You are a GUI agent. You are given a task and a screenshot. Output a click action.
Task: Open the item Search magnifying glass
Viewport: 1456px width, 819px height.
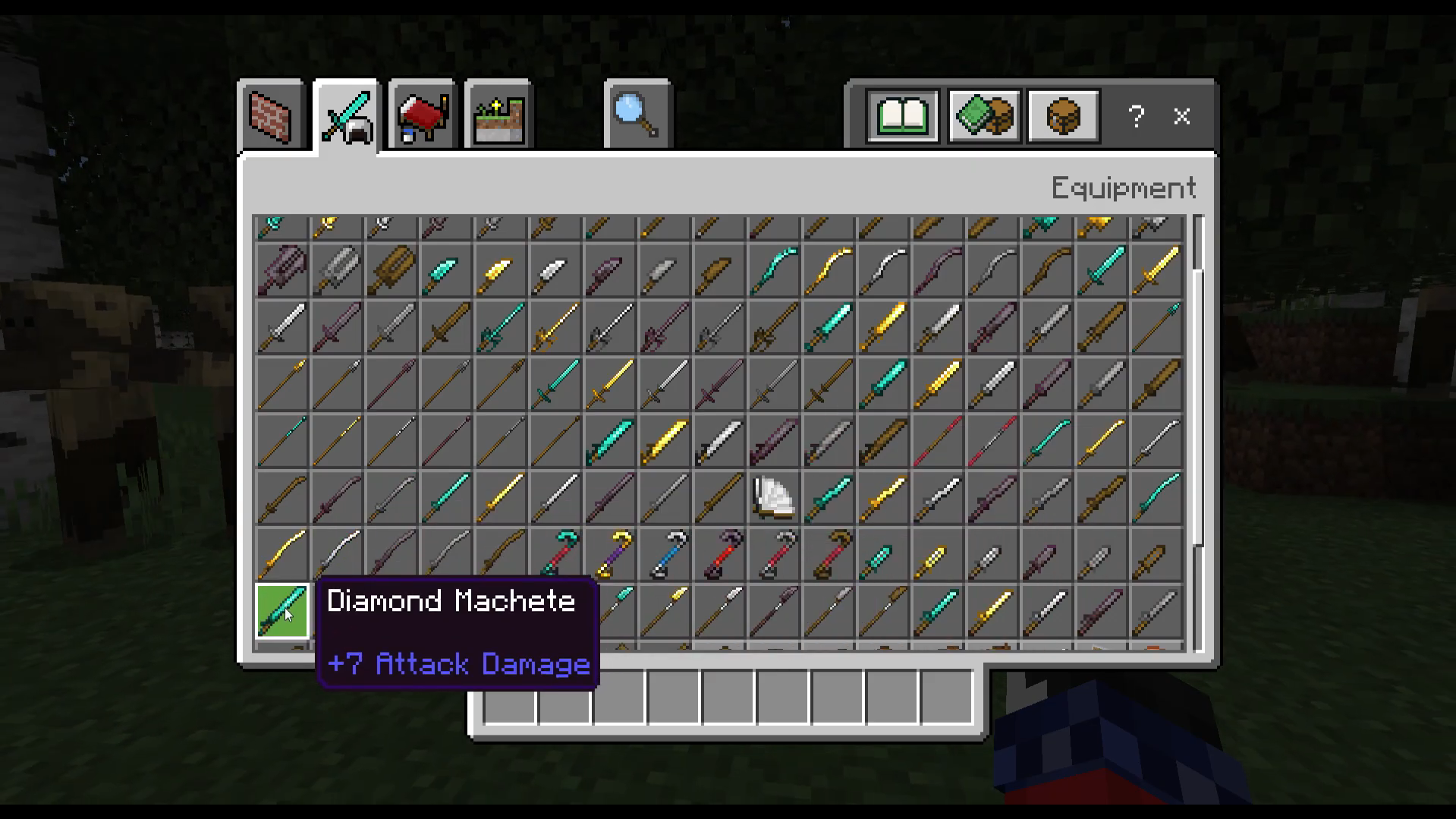click(637, 115)
